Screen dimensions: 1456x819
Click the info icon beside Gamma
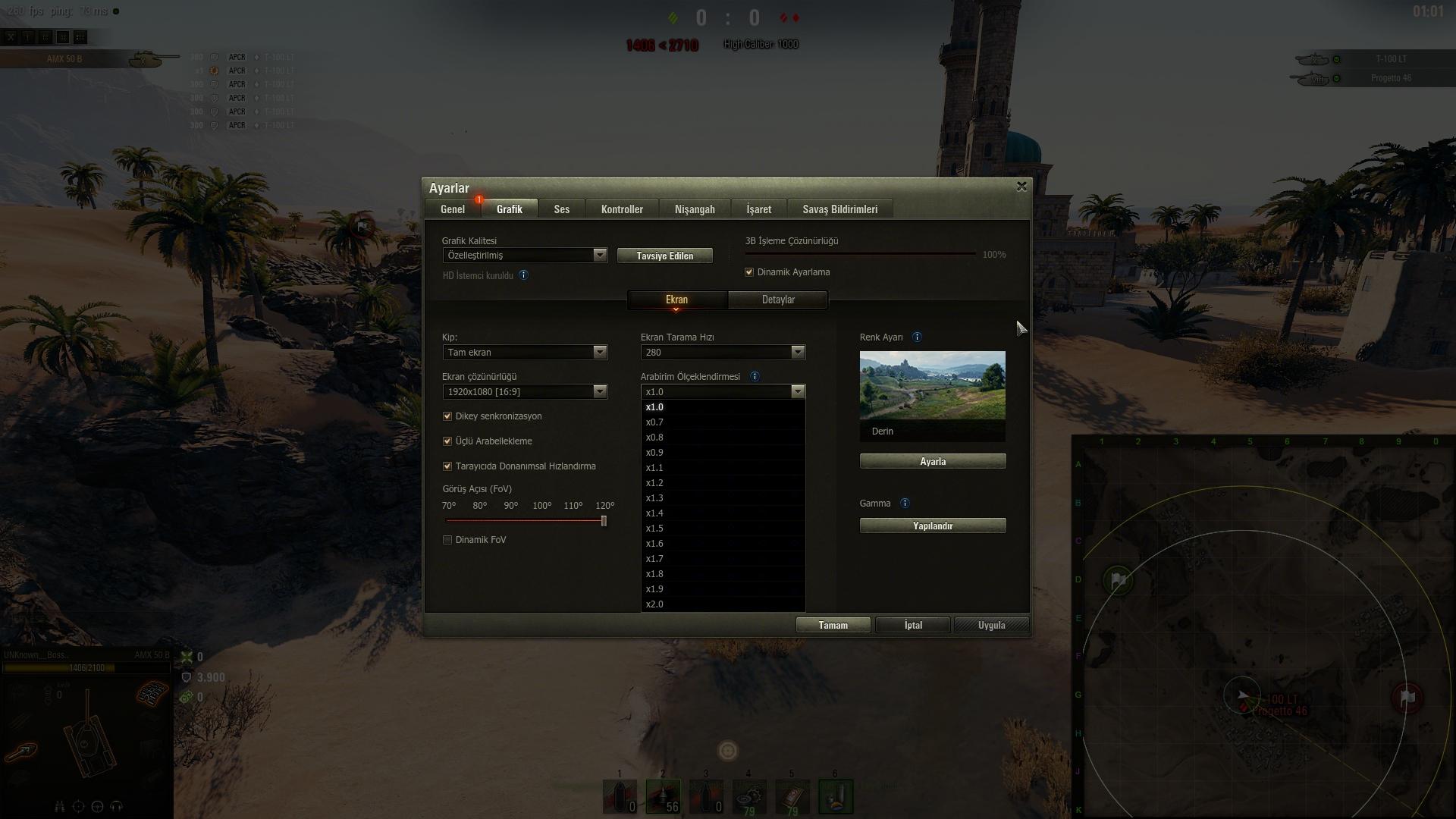click(x=904, y=503)
